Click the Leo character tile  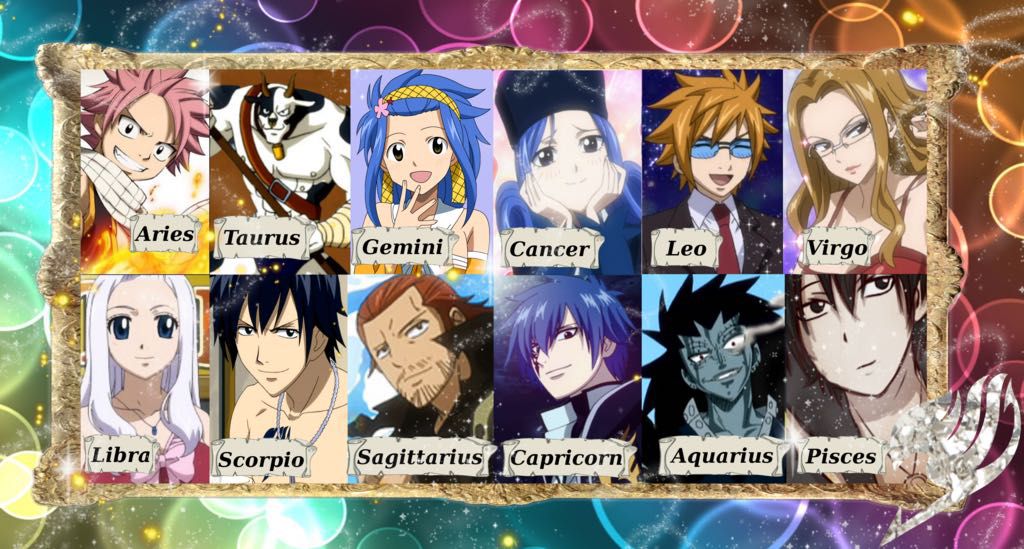[x=712, y=165]
